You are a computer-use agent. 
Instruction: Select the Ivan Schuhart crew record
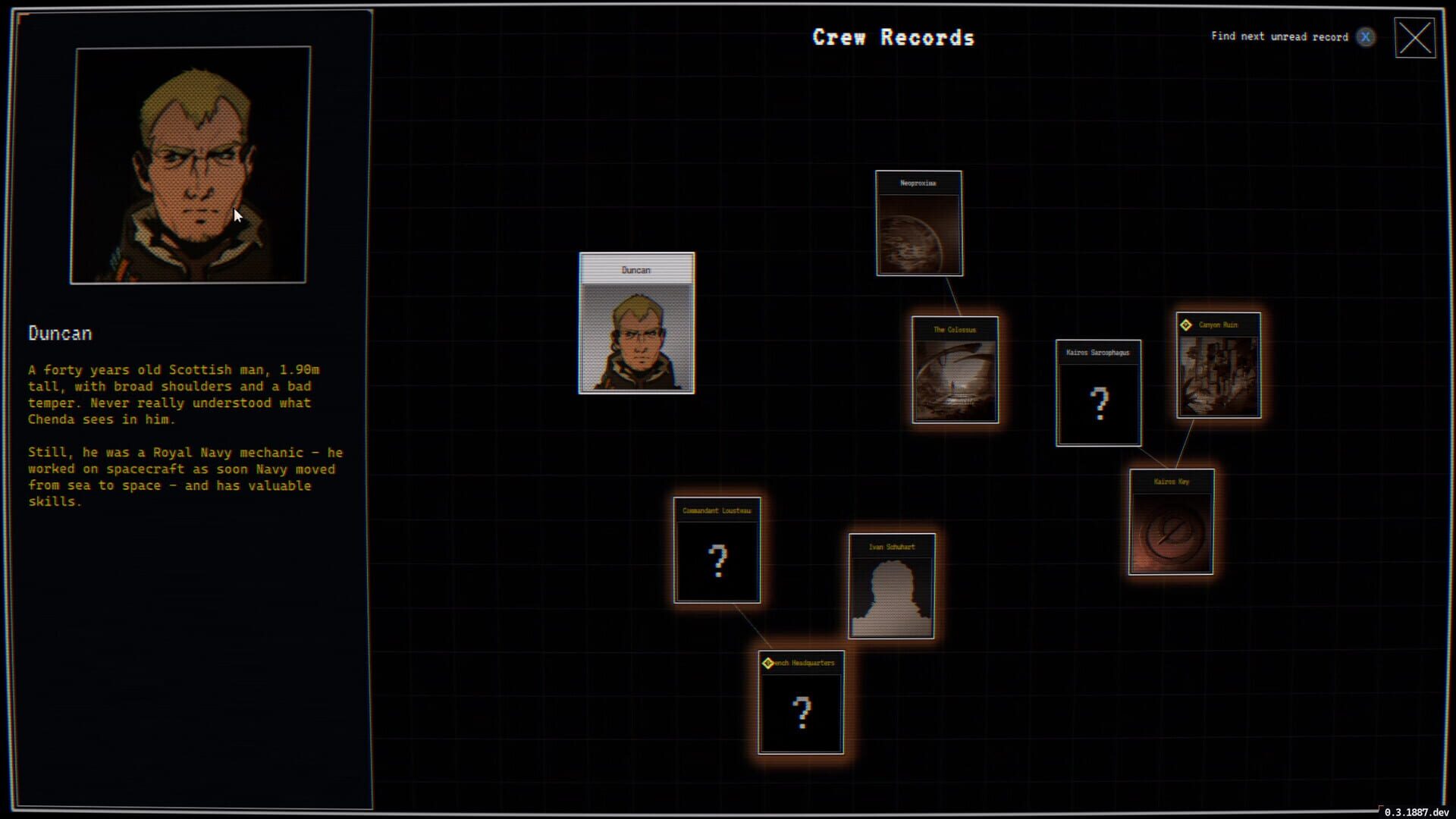click(892, 585)
